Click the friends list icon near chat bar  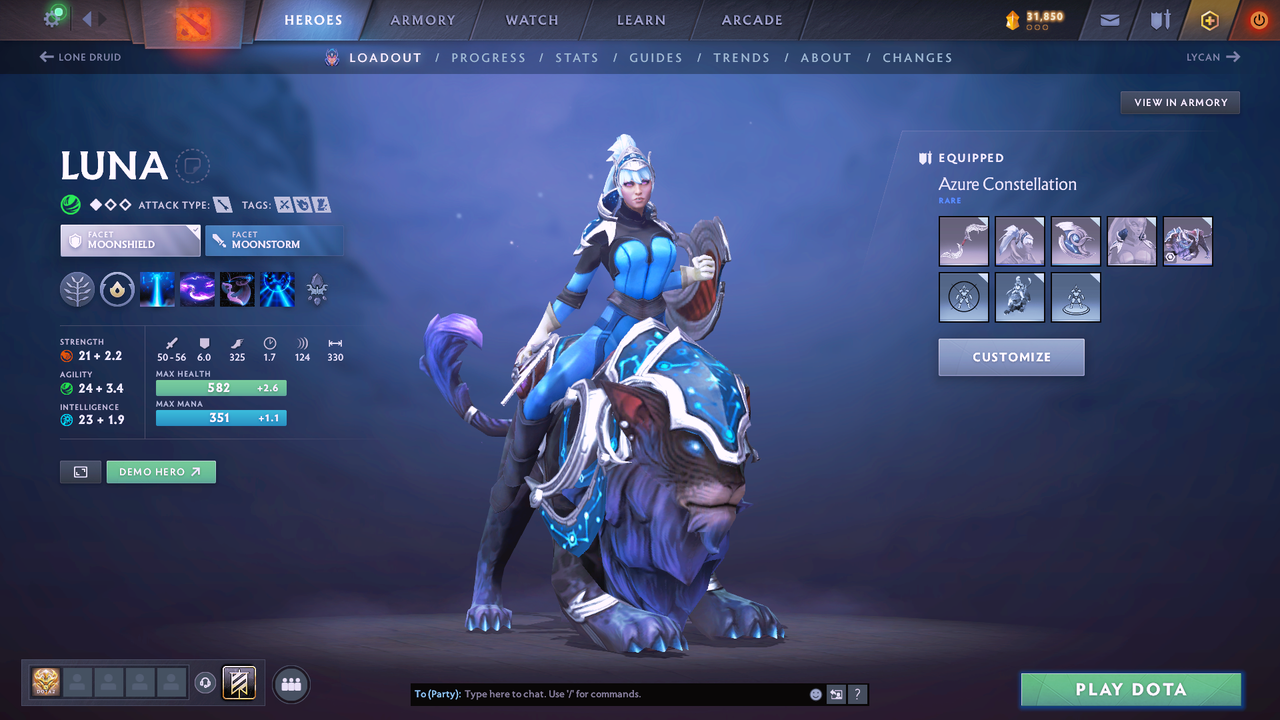click(290, 684)
